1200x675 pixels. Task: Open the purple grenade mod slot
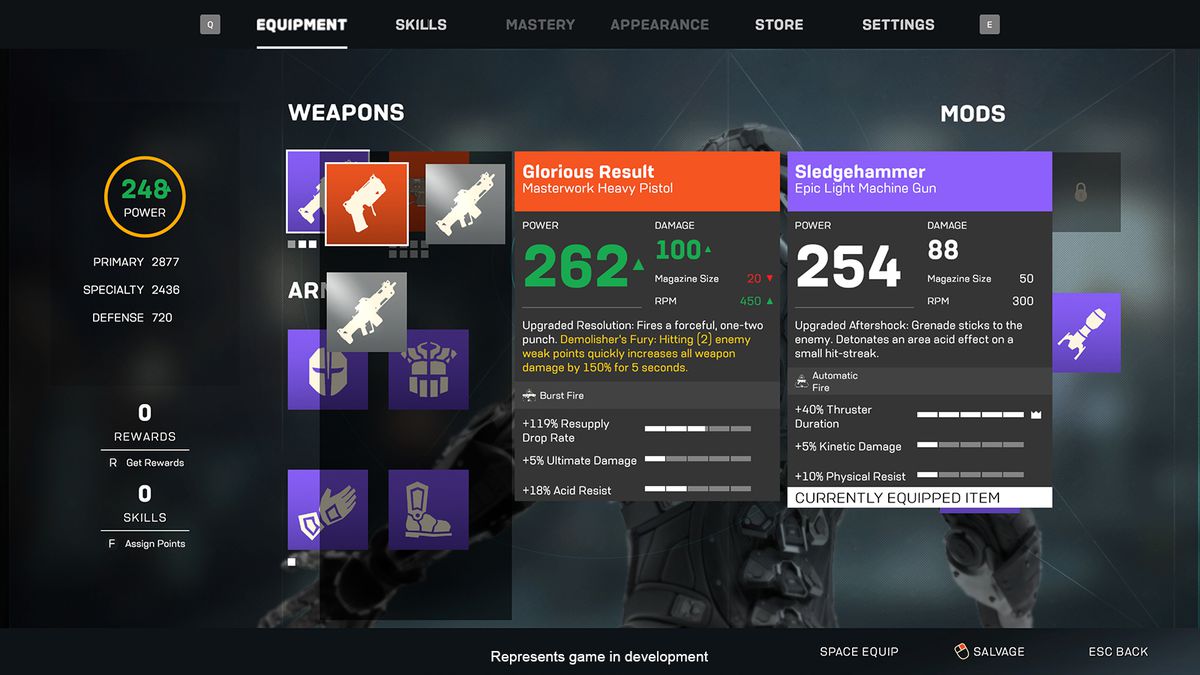1086,333
